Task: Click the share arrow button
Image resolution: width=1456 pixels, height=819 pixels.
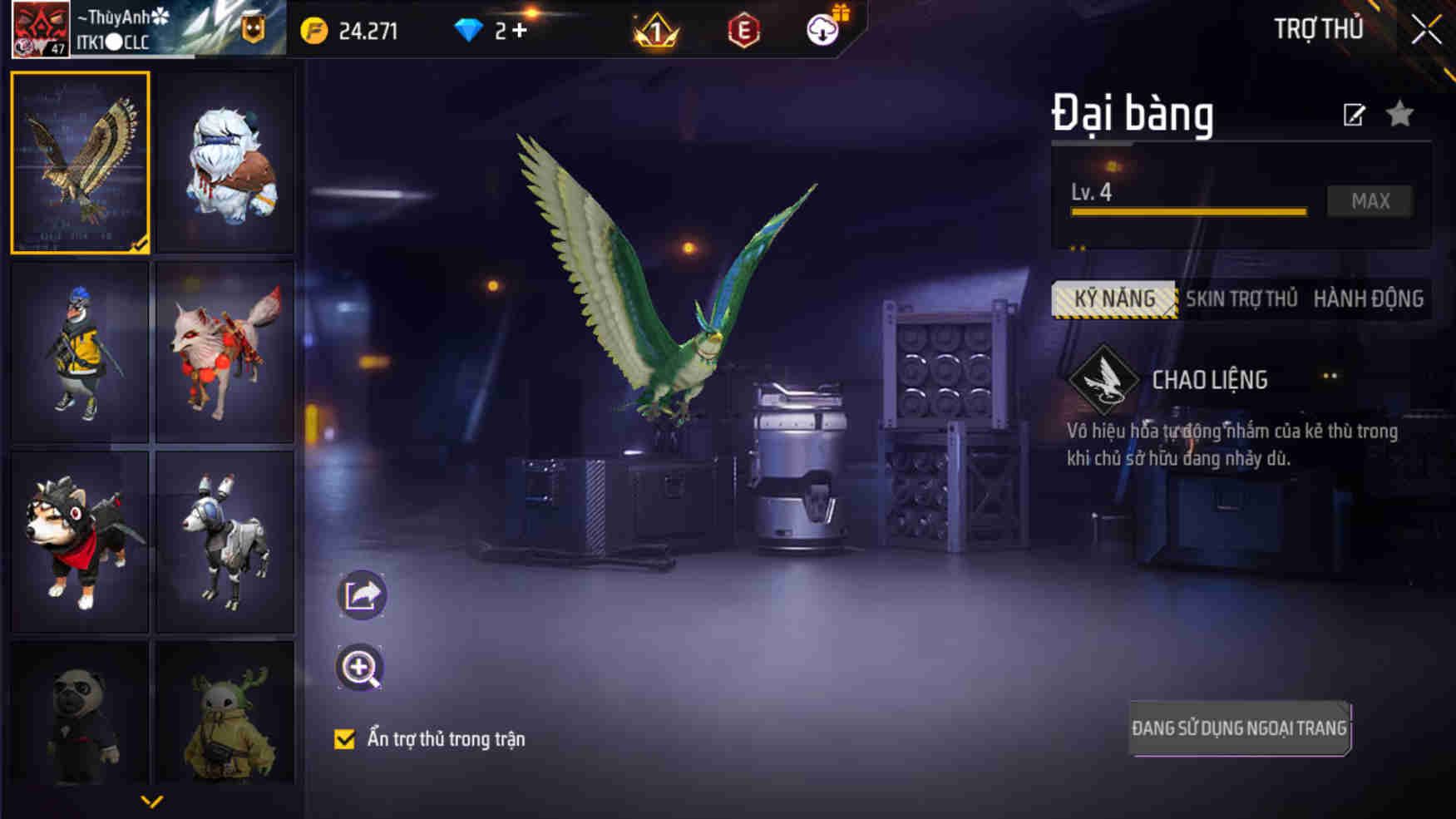Action: (x=361, y=595)
